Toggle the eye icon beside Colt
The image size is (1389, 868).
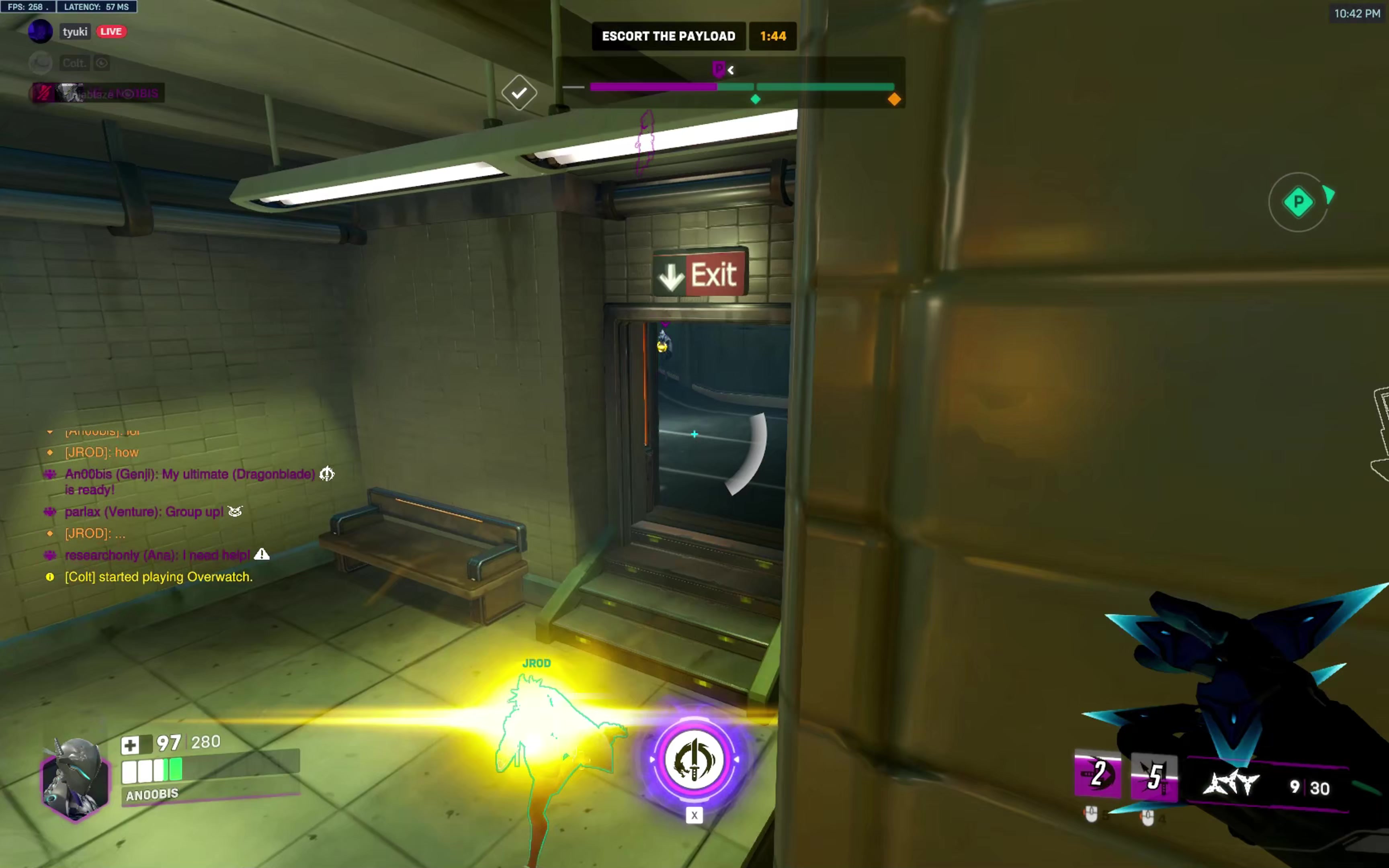tap(102, 63)
